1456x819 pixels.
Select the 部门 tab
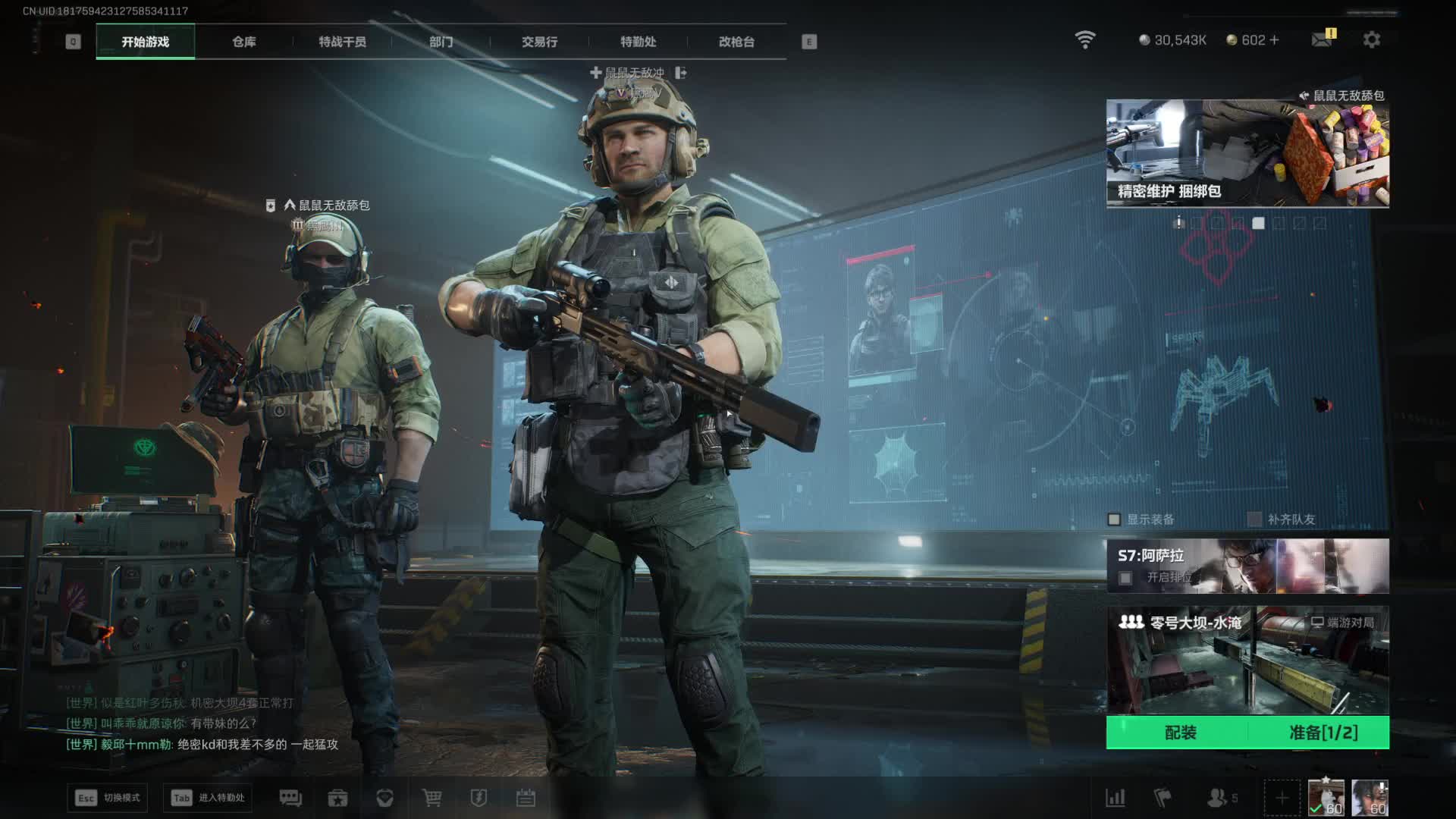[441, 42]
